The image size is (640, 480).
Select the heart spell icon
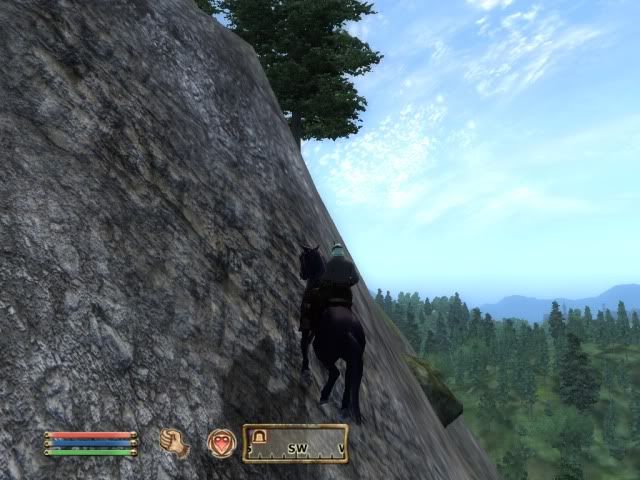[x=221, y=442]
